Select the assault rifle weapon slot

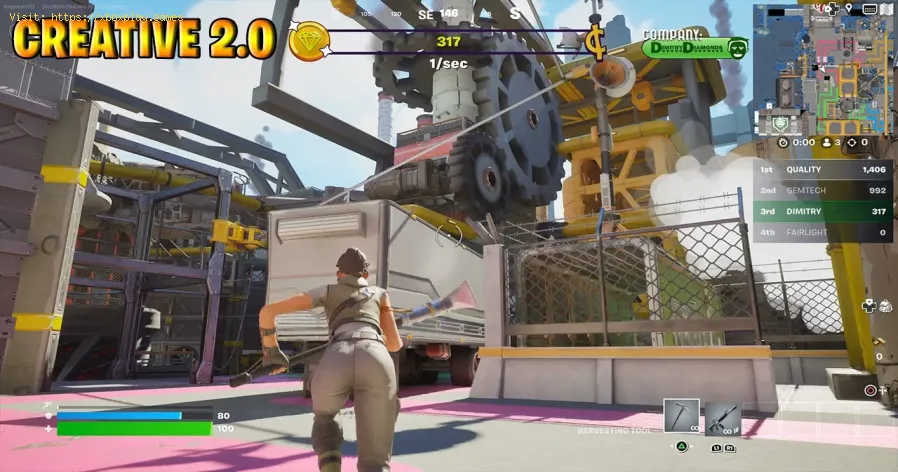click(722, 418)
